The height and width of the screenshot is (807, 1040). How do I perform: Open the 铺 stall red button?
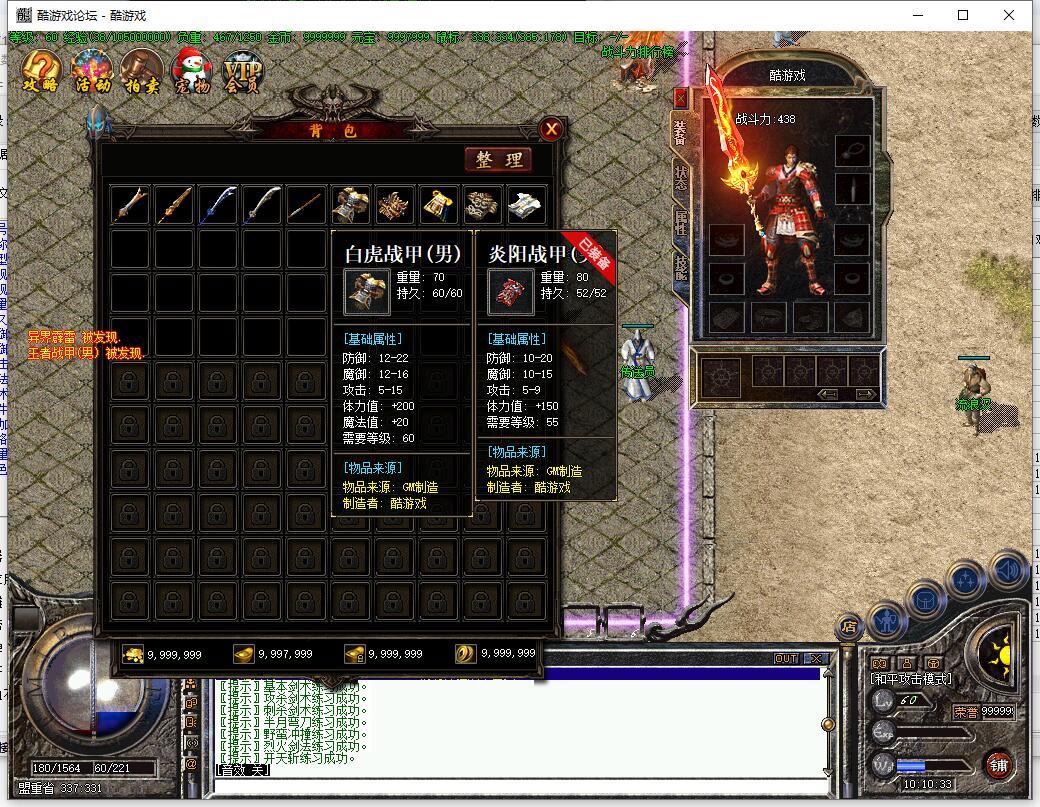999,765
